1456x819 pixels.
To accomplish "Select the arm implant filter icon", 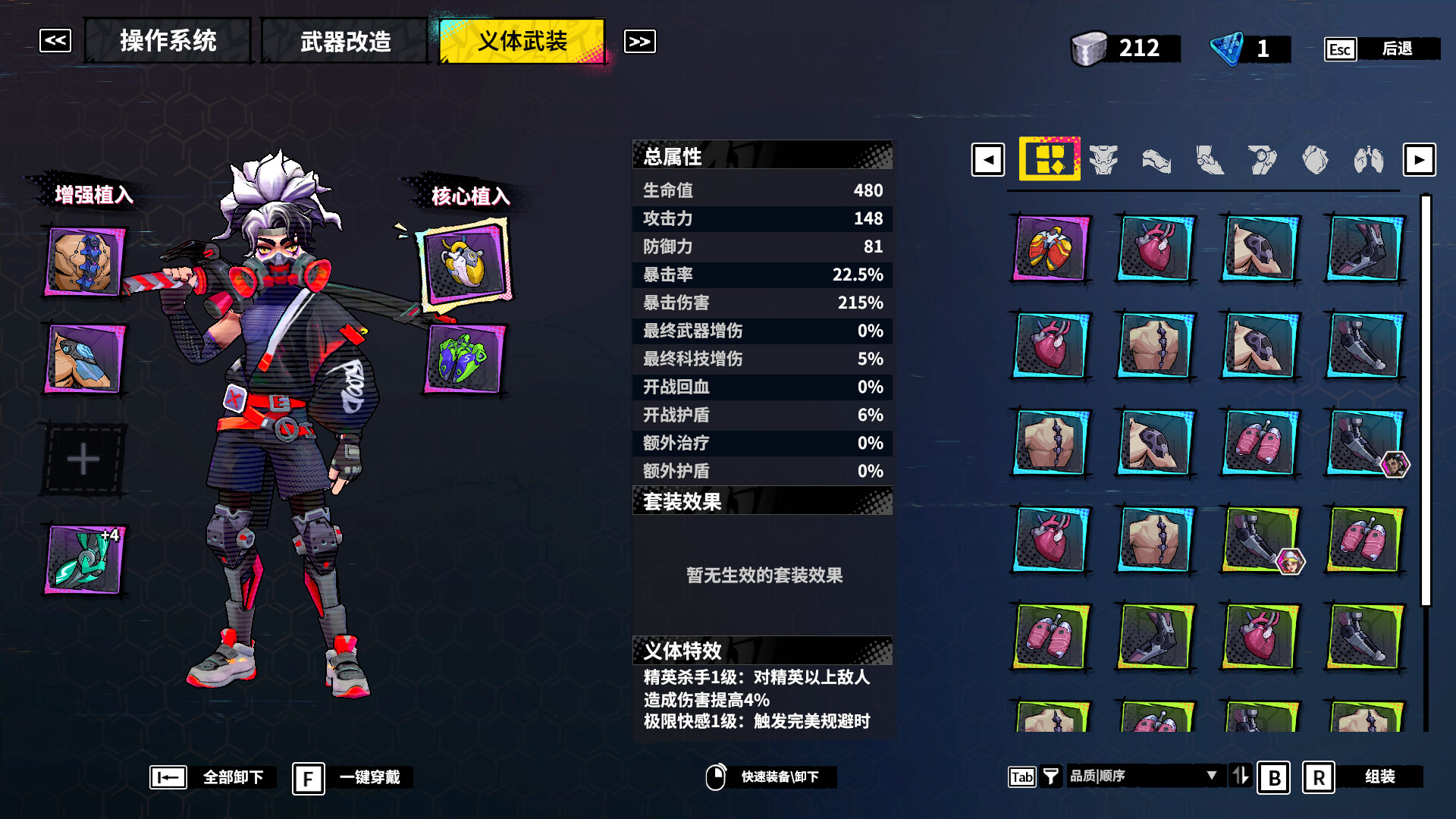I will [1156, 160].
